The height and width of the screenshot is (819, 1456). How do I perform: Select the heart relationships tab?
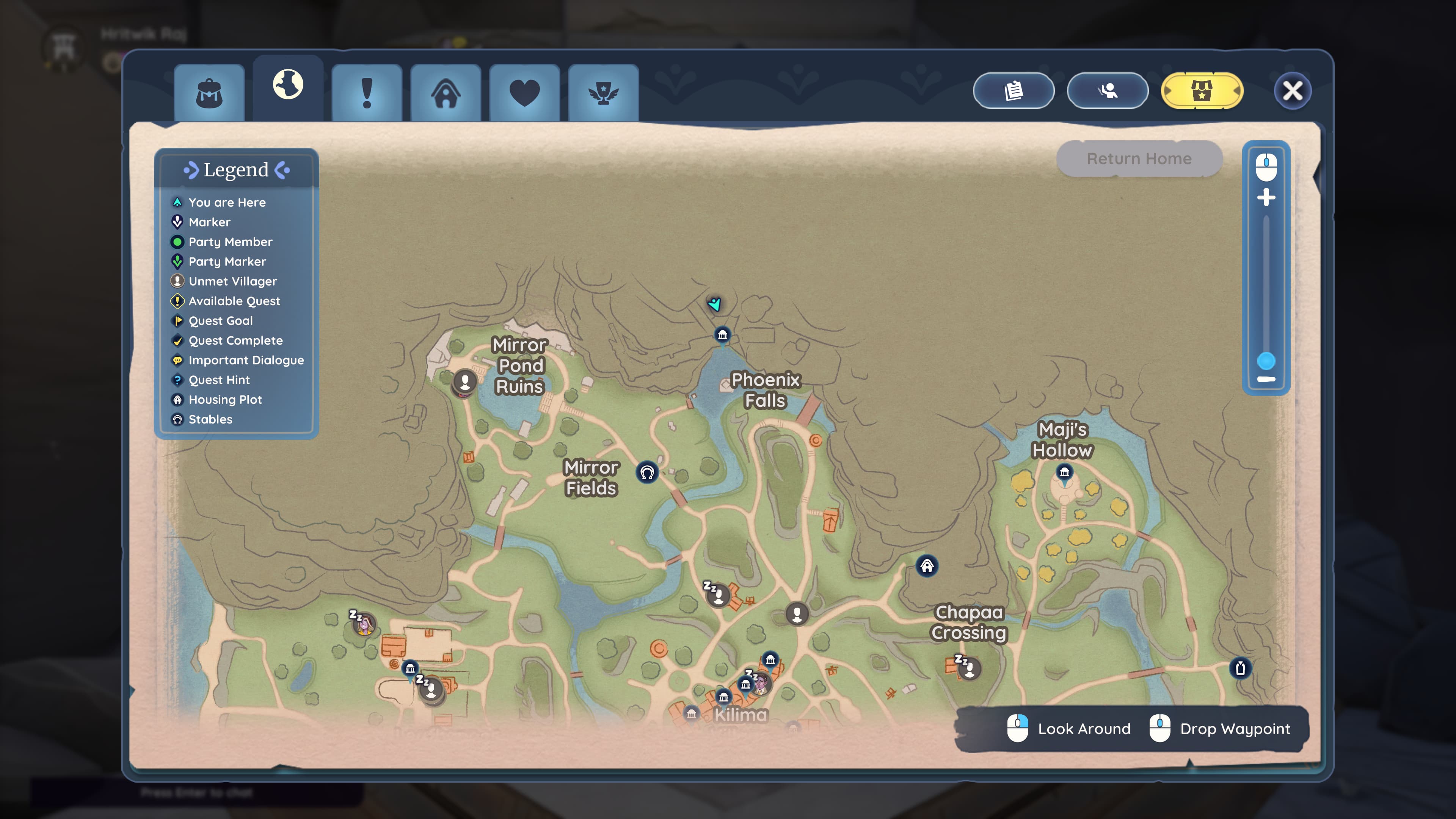[524, 93]
